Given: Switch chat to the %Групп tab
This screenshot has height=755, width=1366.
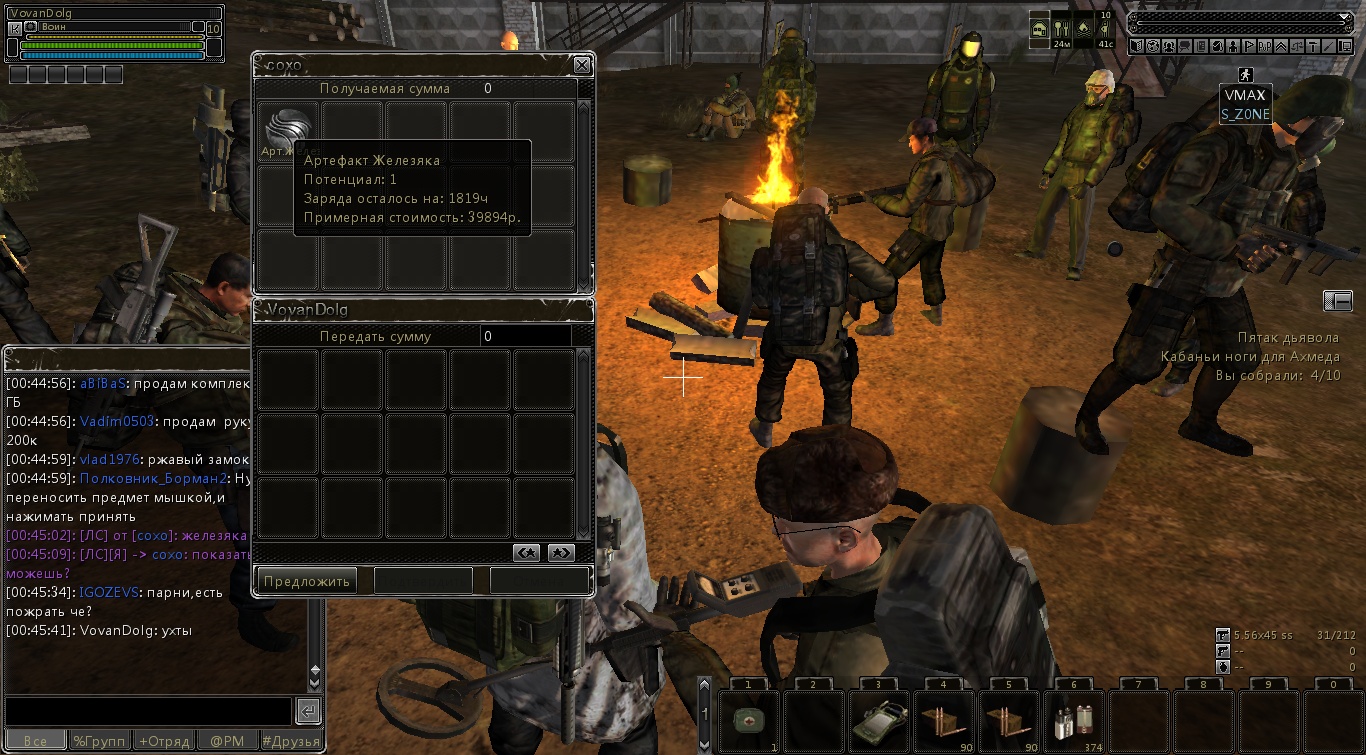Looking at the screenshot, I should pyautogui.click(x=98, y=741).
